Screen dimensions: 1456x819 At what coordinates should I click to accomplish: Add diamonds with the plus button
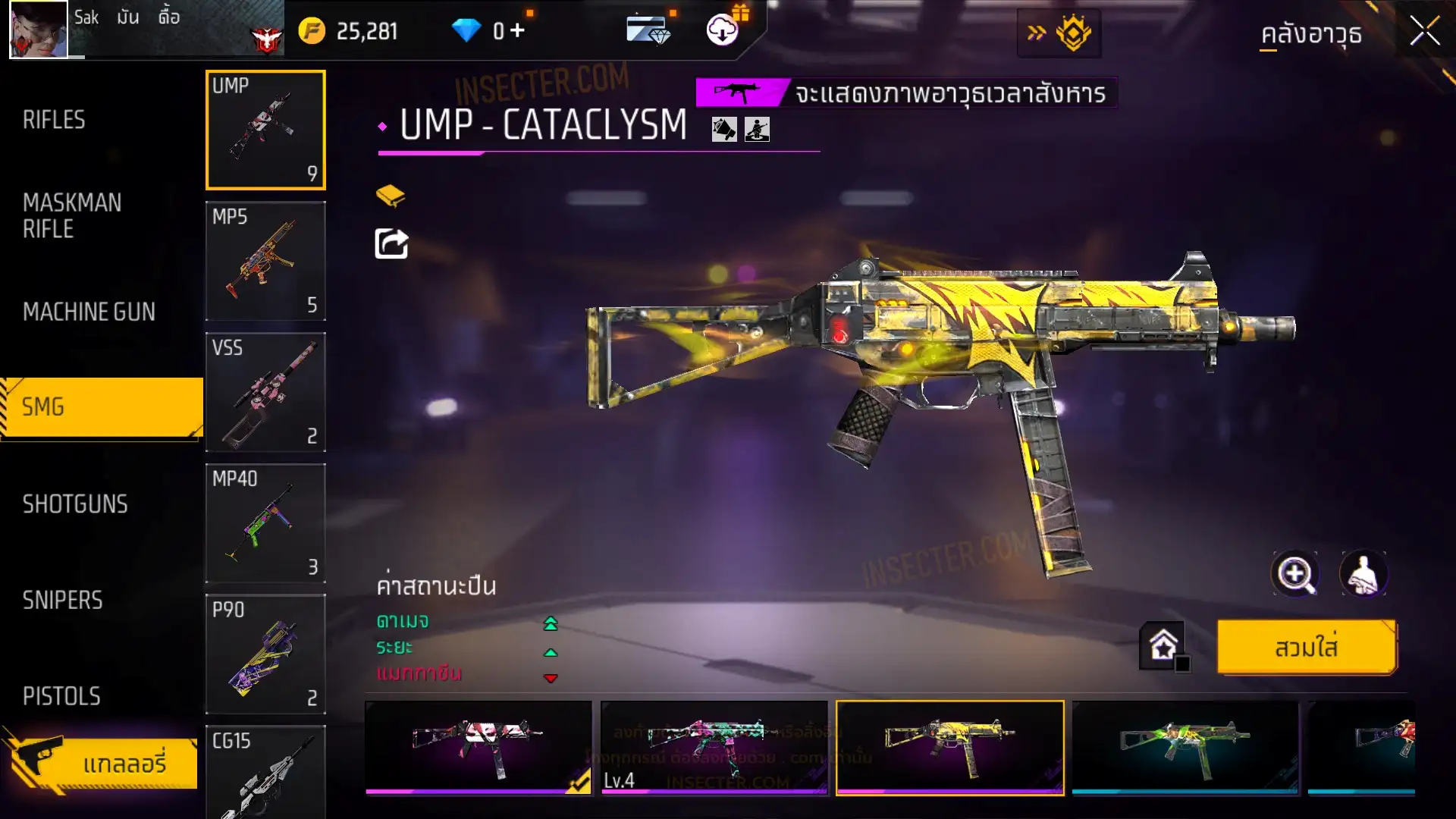click(x=517, y=30)
